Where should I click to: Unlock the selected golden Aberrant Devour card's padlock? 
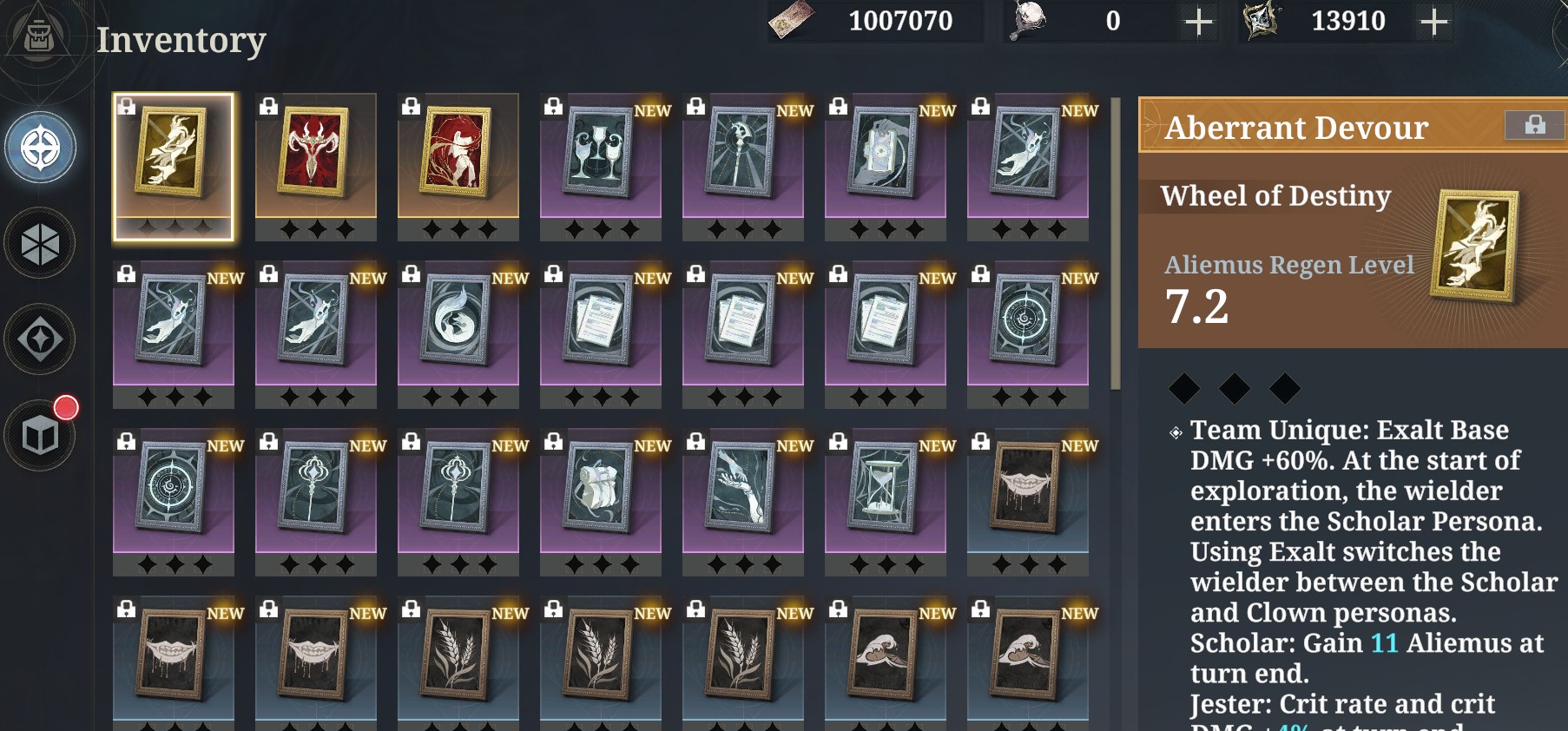click(x=126, y=105)
